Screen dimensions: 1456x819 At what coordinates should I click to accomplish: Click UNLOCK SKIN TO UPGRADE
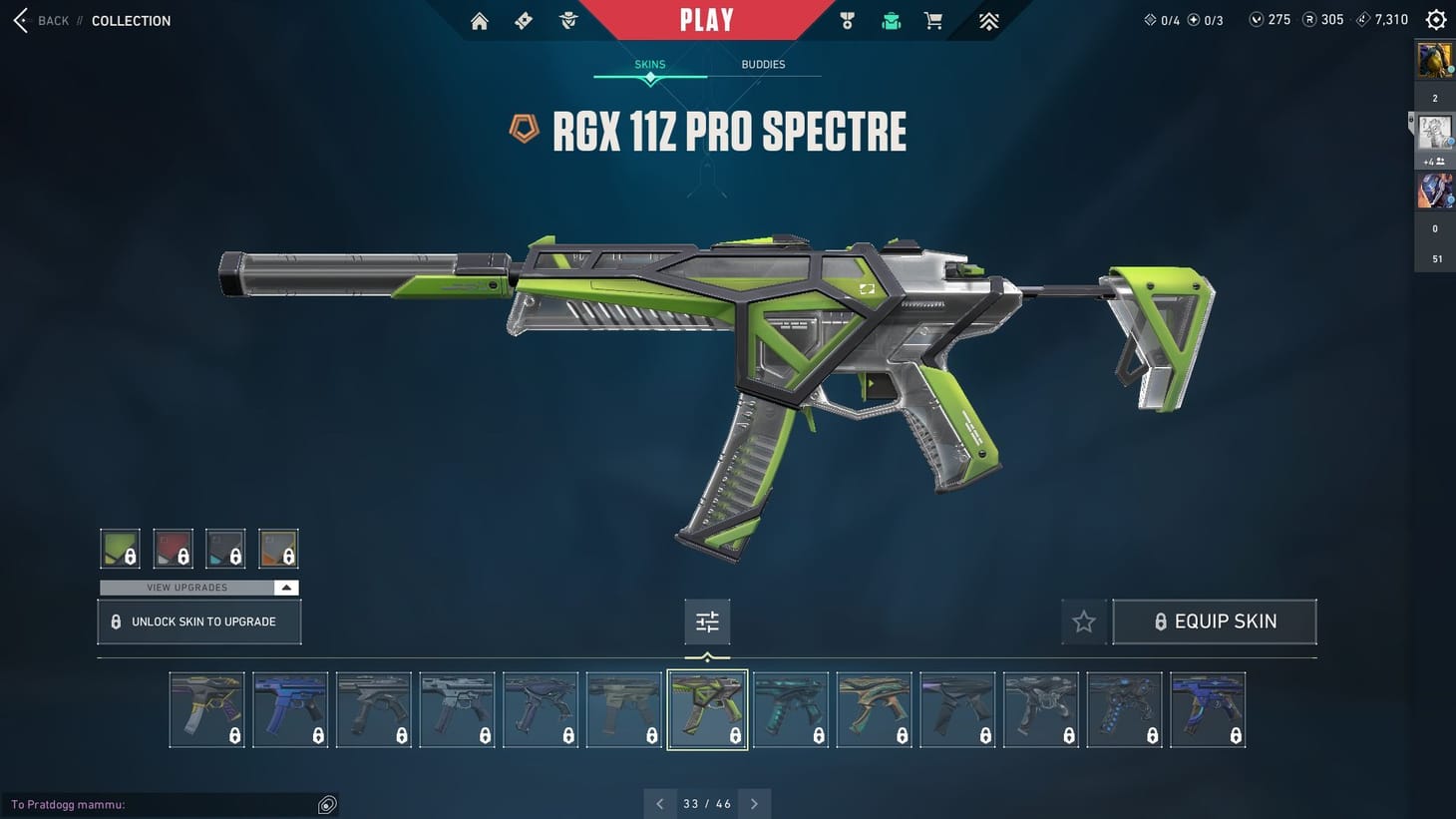point(198,620)
